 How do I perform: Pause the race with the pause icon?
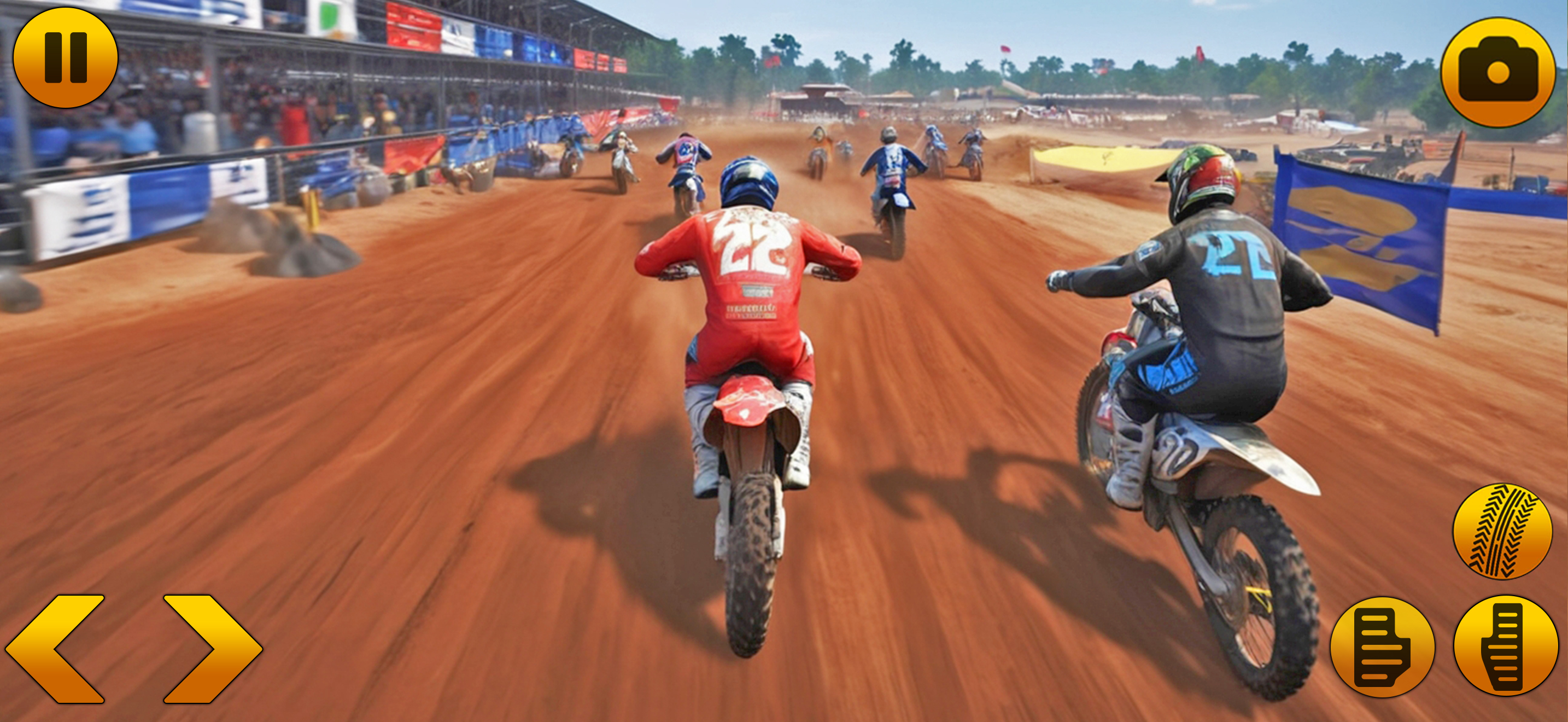tap(65, 58)
